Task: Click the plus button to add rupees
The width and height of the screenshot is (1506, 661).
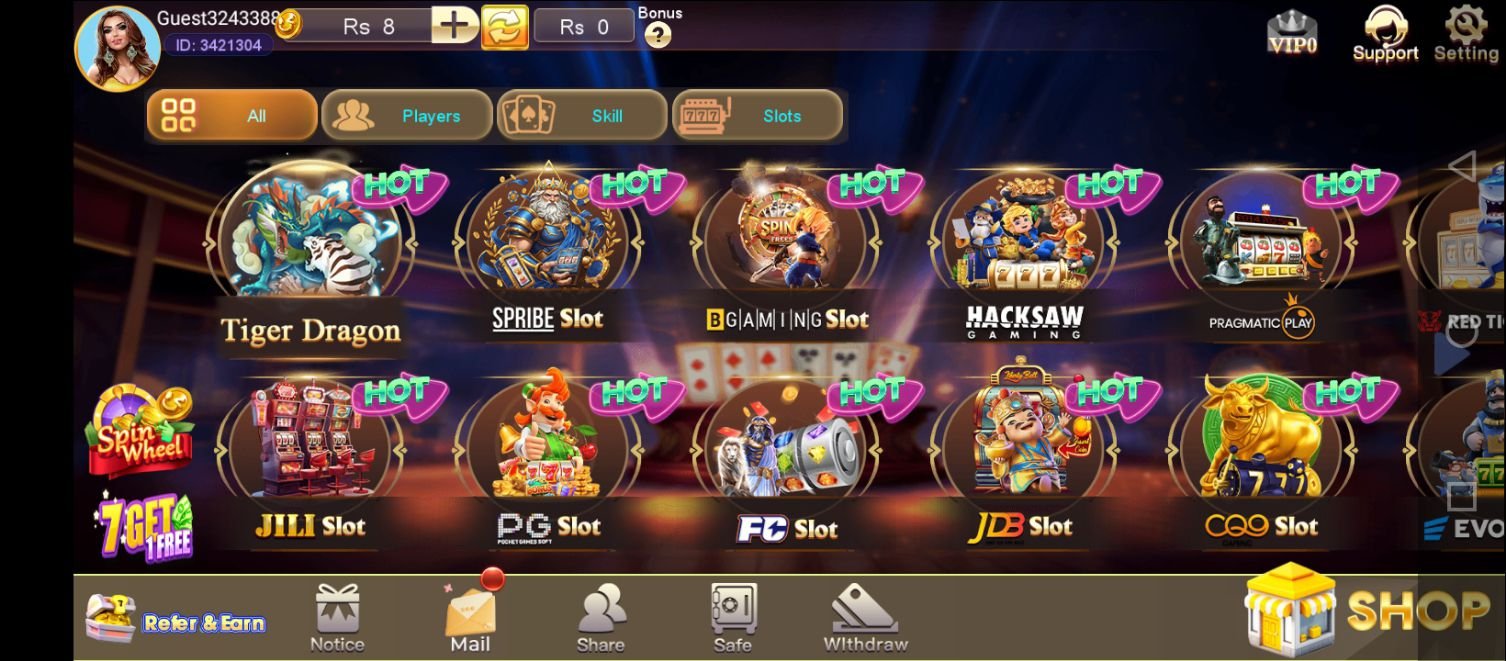Action: (454, 25)
